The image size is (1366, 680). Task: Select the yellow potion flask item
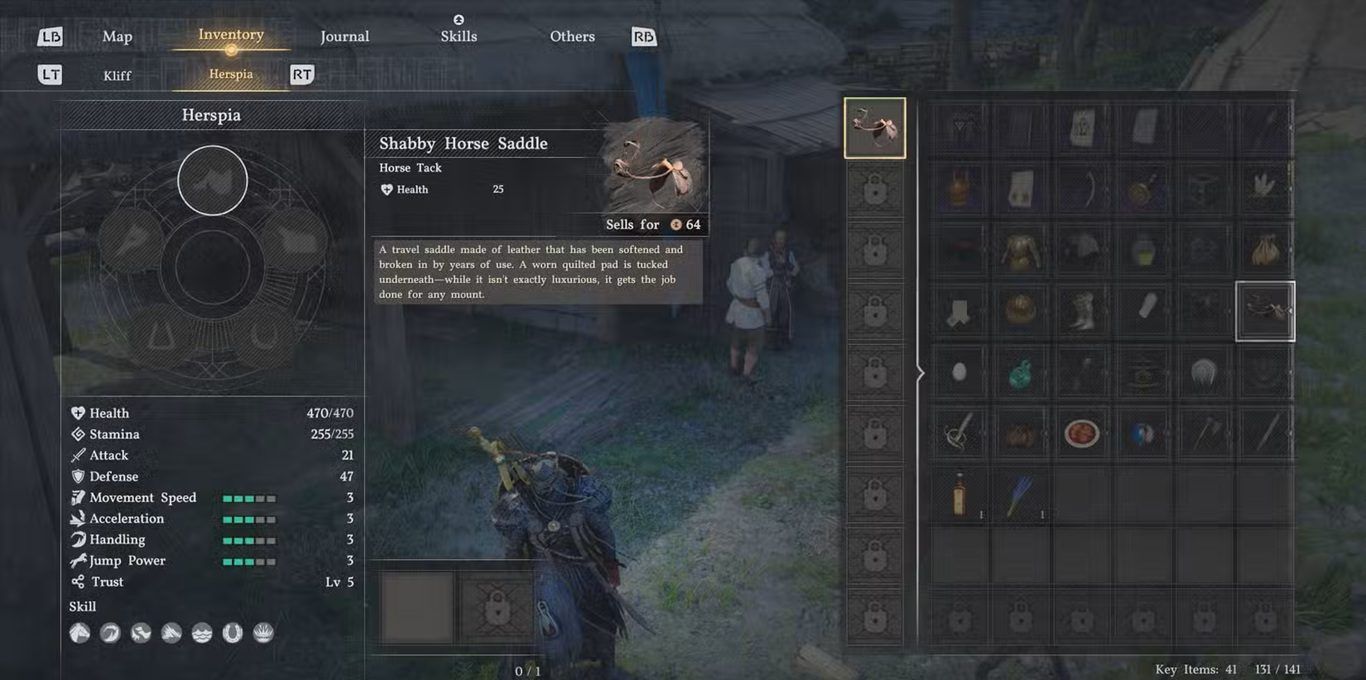(1142, 250)
